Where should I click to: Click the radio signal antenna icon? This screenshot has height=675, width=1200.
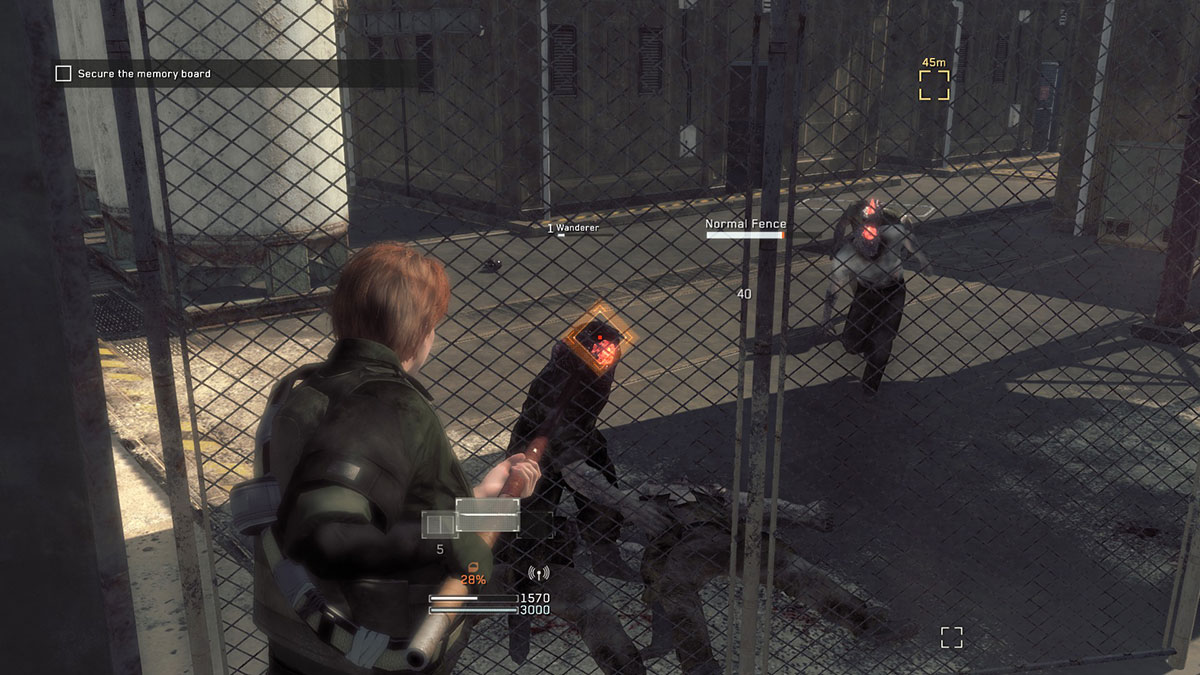point(539,575)
